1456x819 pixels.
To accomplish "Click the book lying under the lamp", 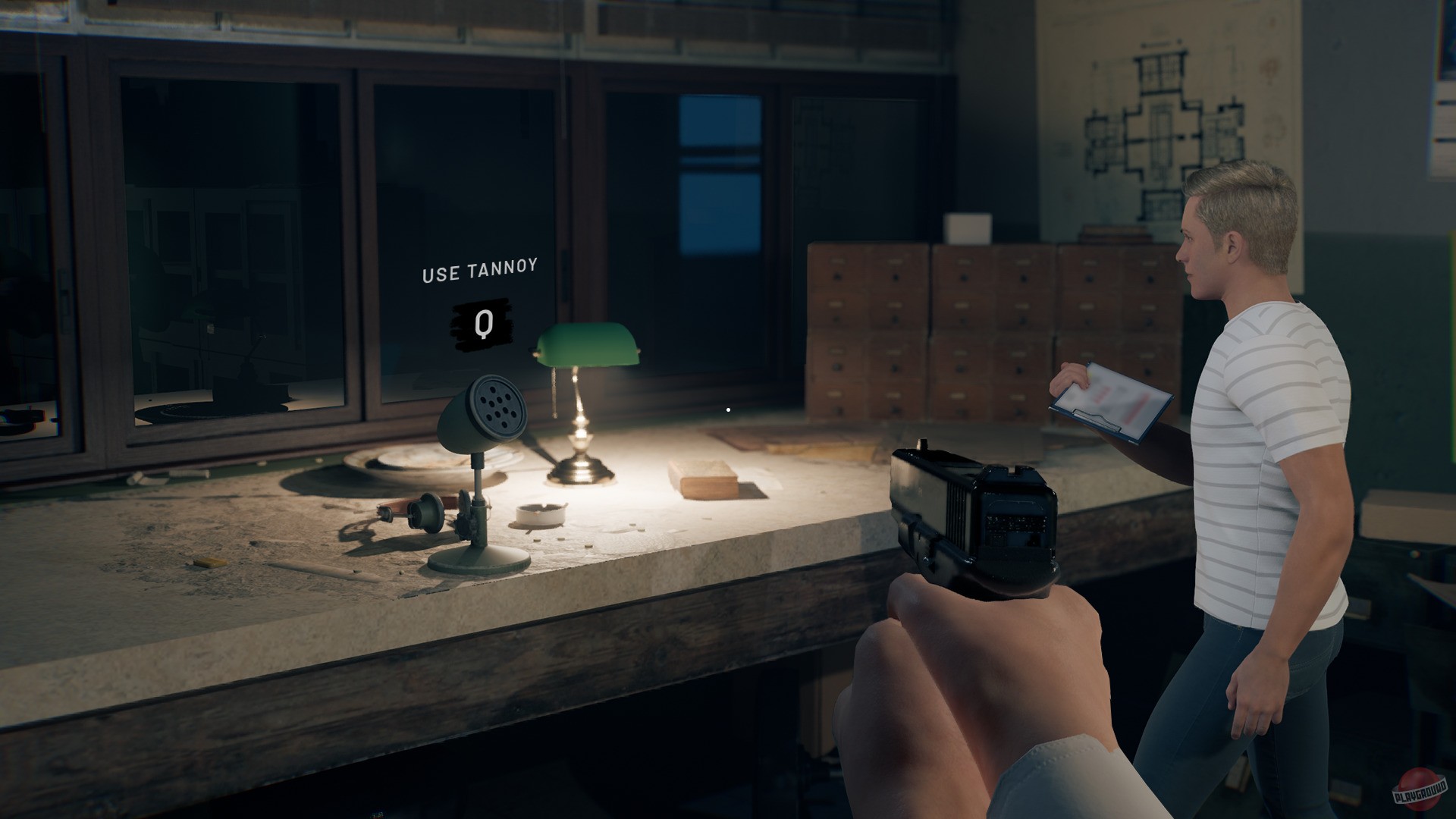I will (701, 479).
